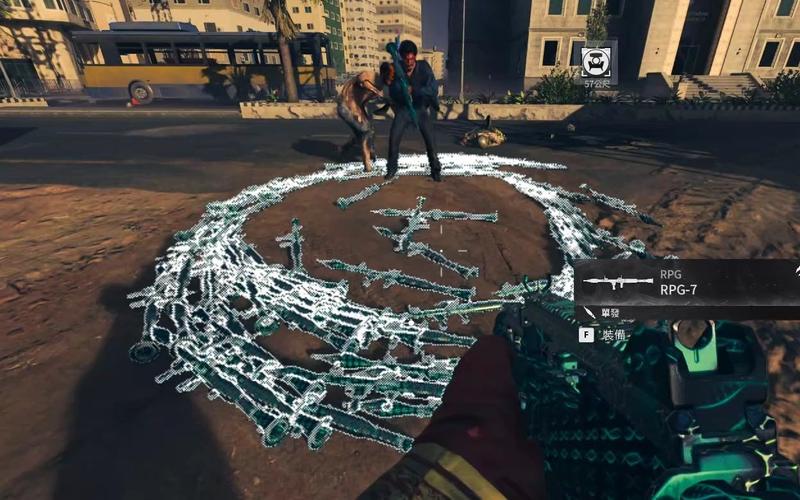800x500 pixels.
Task: Click the gas mask objective marker icon
Action: pyautogui.click(x=598, y=59)
